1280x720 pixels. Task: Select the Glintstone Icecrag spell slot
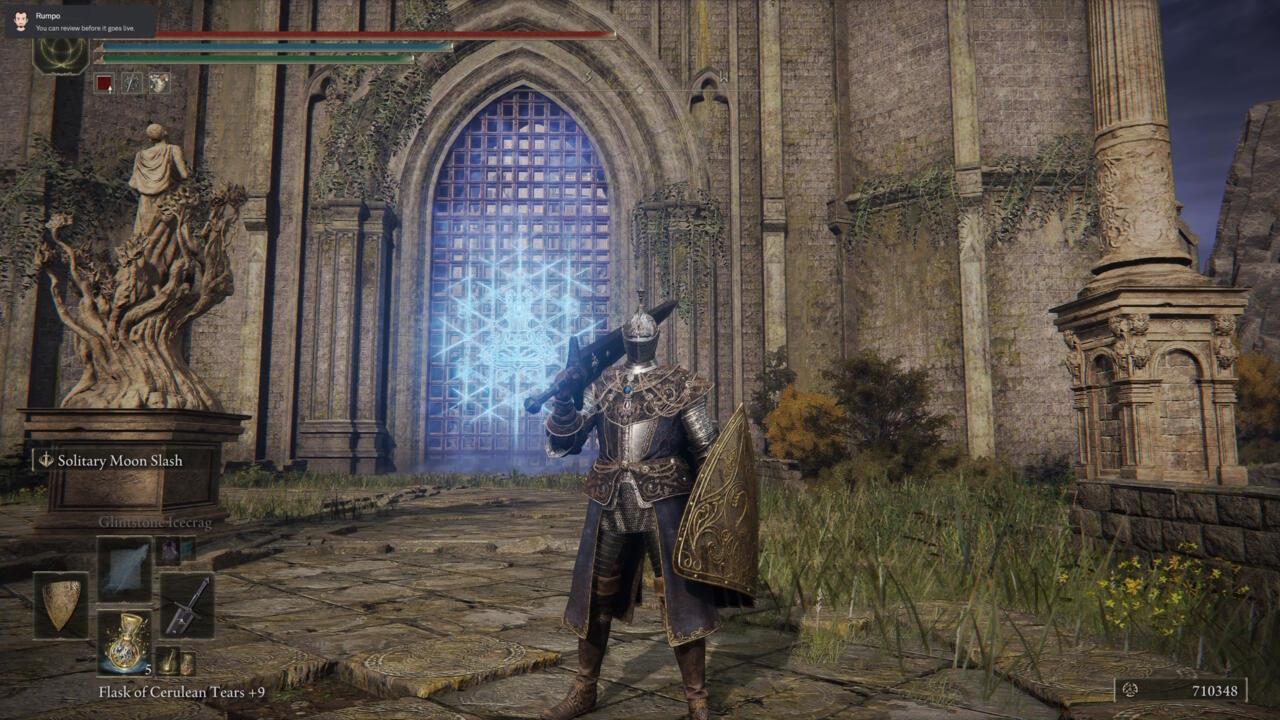pyautogui.click(x=124, y=568)
